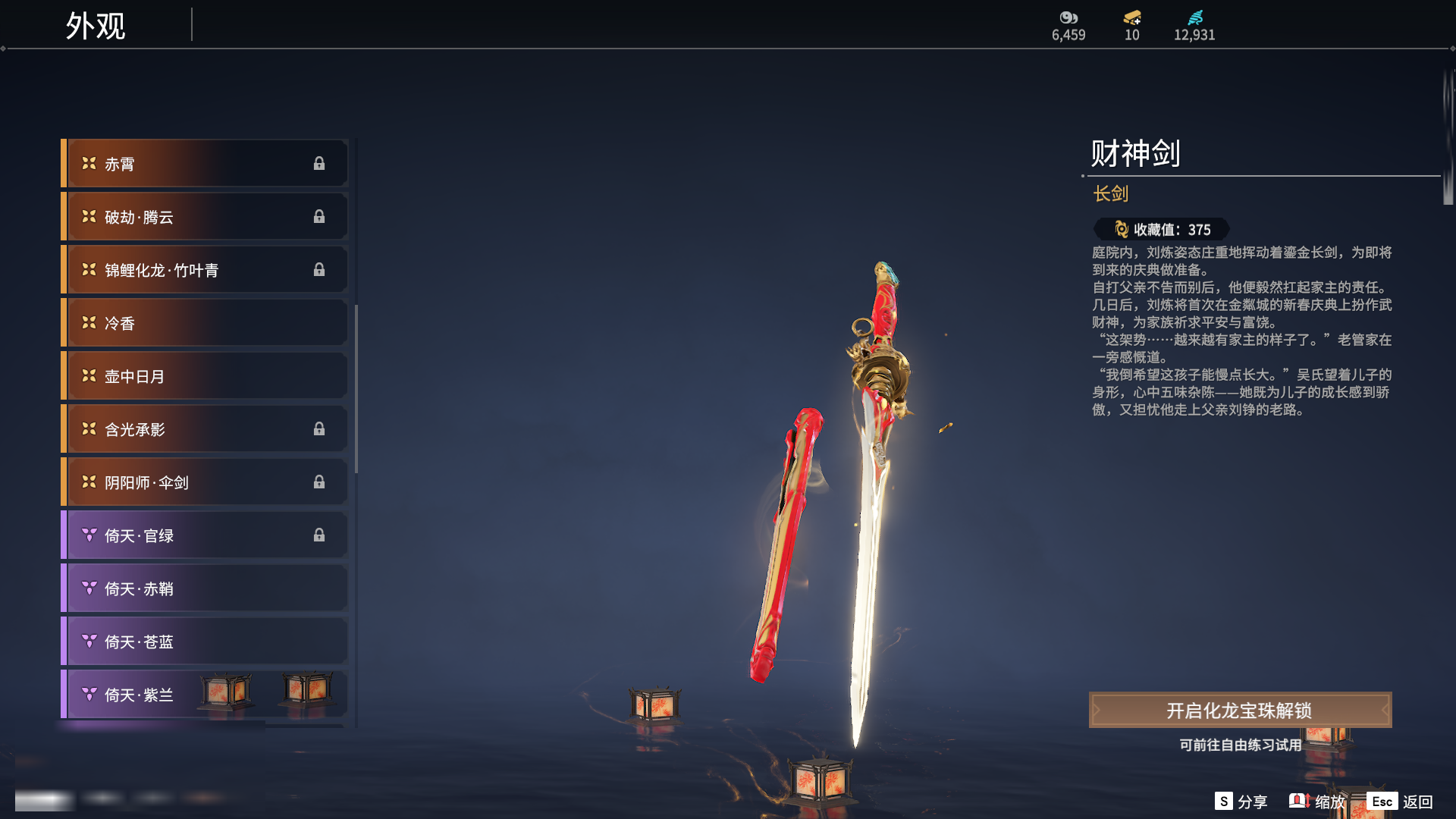The height and width of the screenshot is (819, 1456).
Task: Pick the 倚天·赤鞘 skin
Action: [x=205, y=588]
